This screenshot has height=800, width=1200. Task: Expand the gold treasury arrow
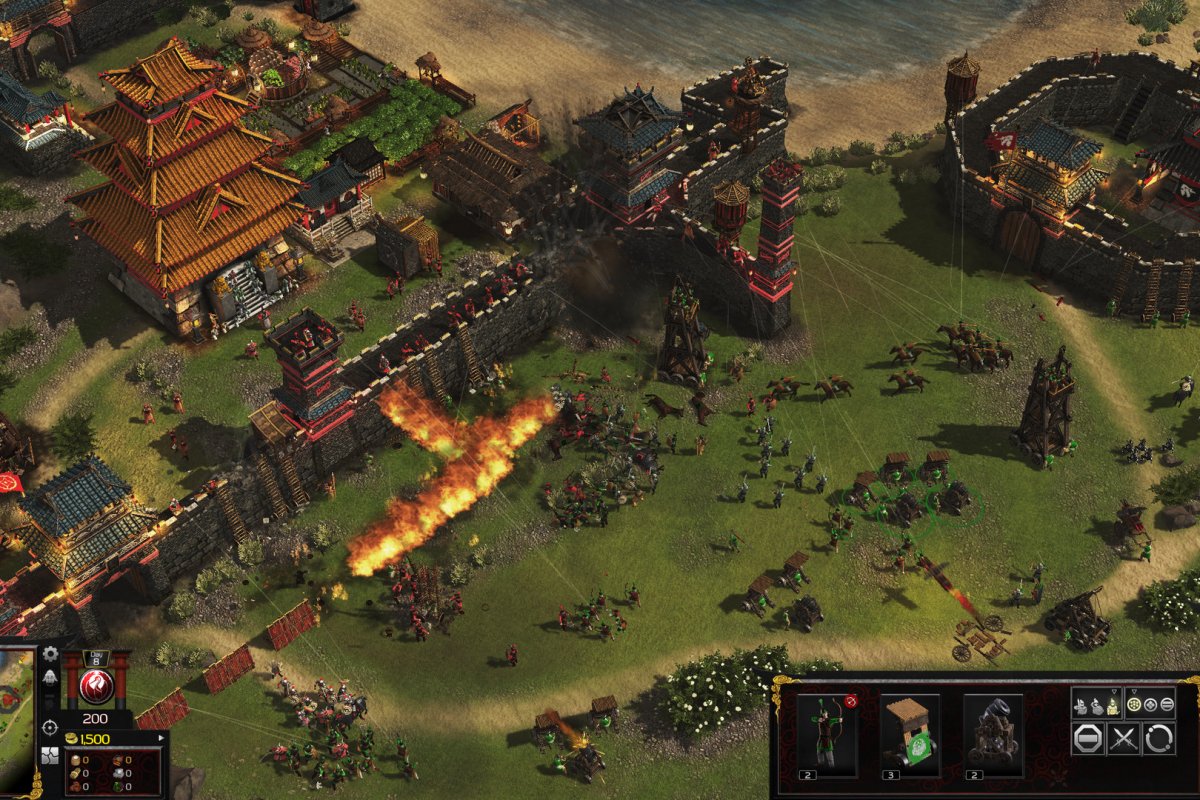(x=162, y=738)
